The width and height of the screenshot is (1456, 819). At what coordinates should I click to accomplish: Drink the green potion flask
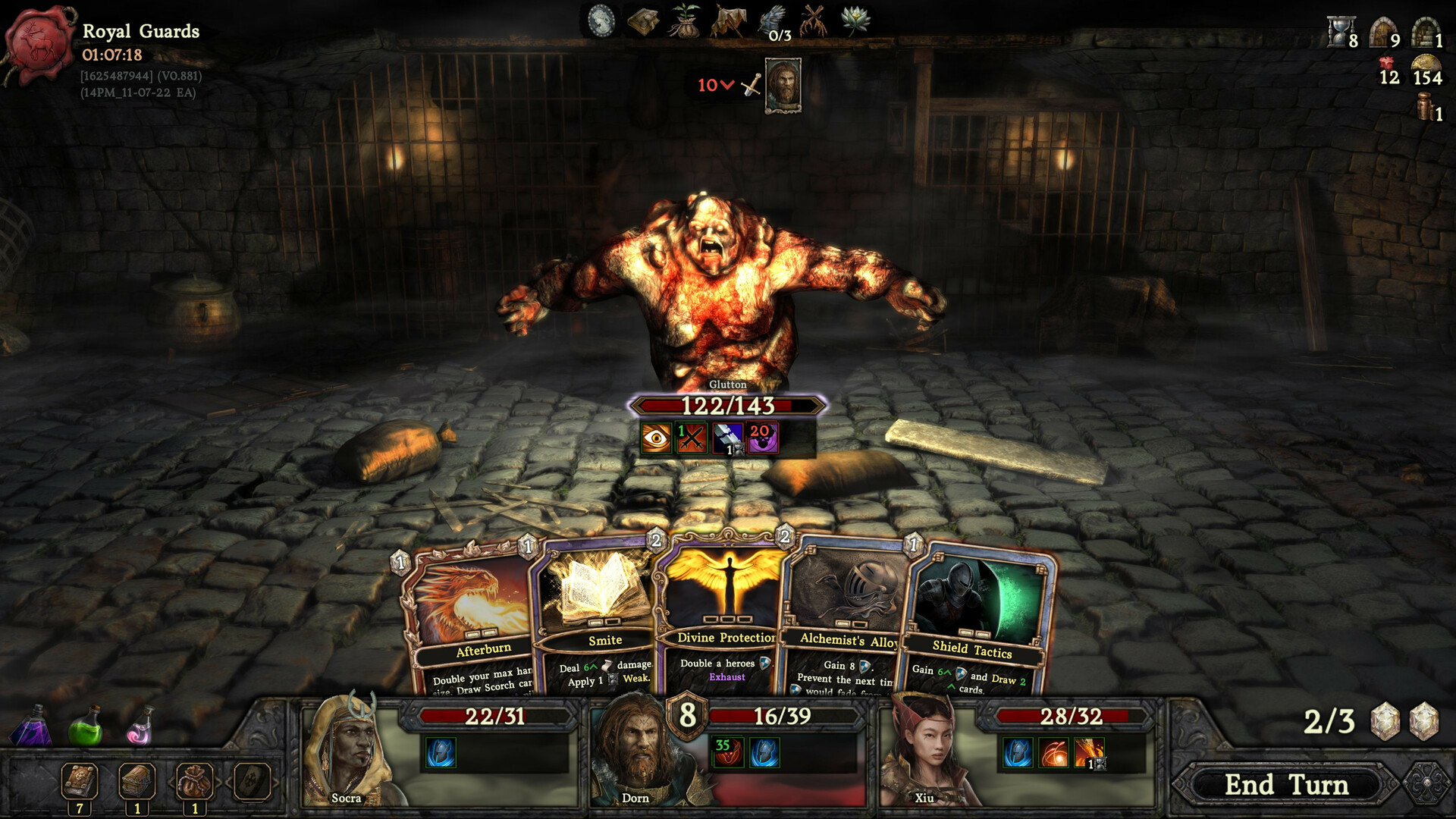[x=85, y=726]
